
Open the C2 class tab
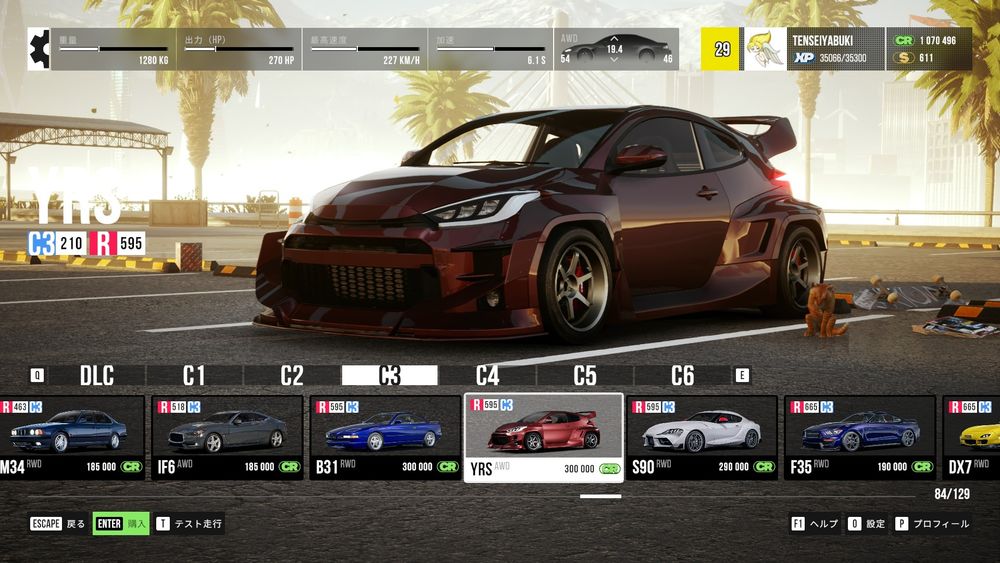(291, 376)
